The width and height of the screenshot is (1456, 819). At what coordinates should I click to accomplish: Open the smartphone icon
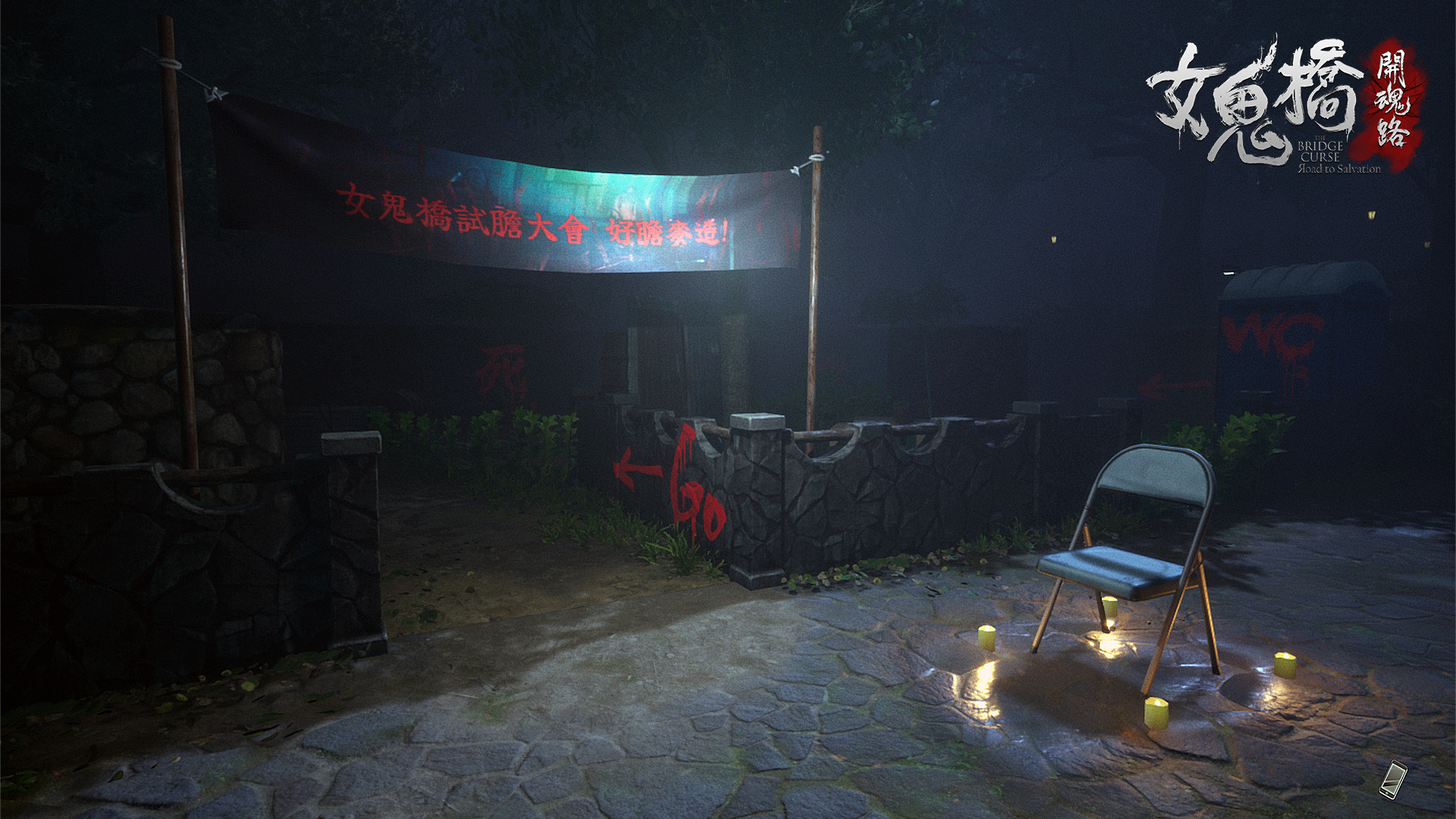[1393, 780]
